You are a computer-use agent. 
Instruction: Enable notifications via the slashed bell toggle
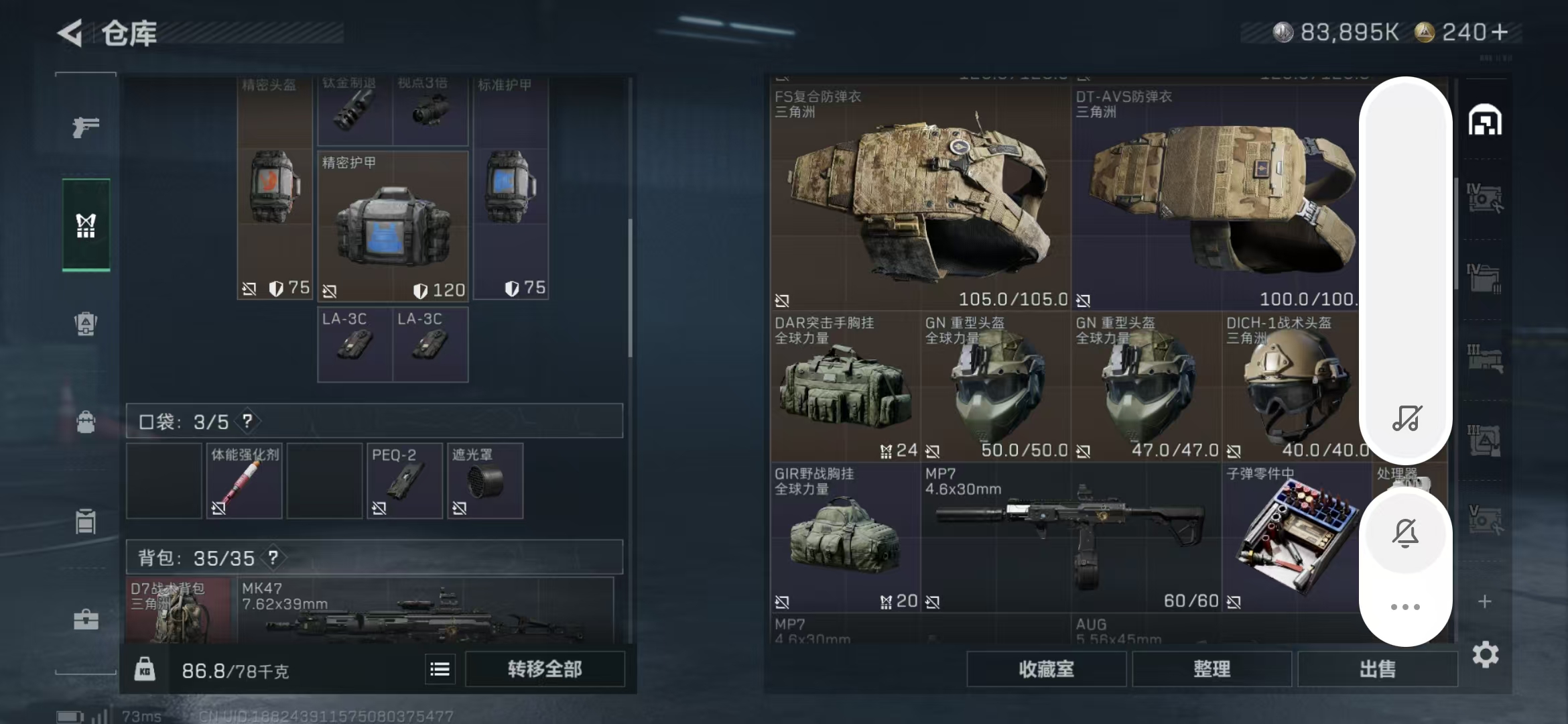pos(1406,533)
